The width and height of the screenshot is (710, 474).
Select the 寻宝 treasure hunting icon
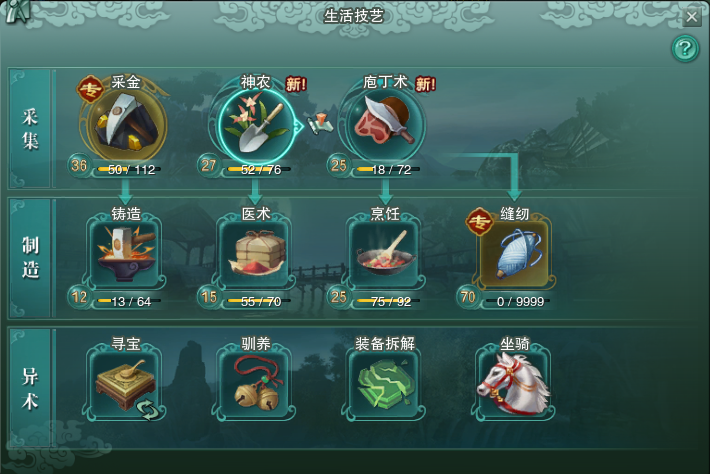(x=126, y=382)
